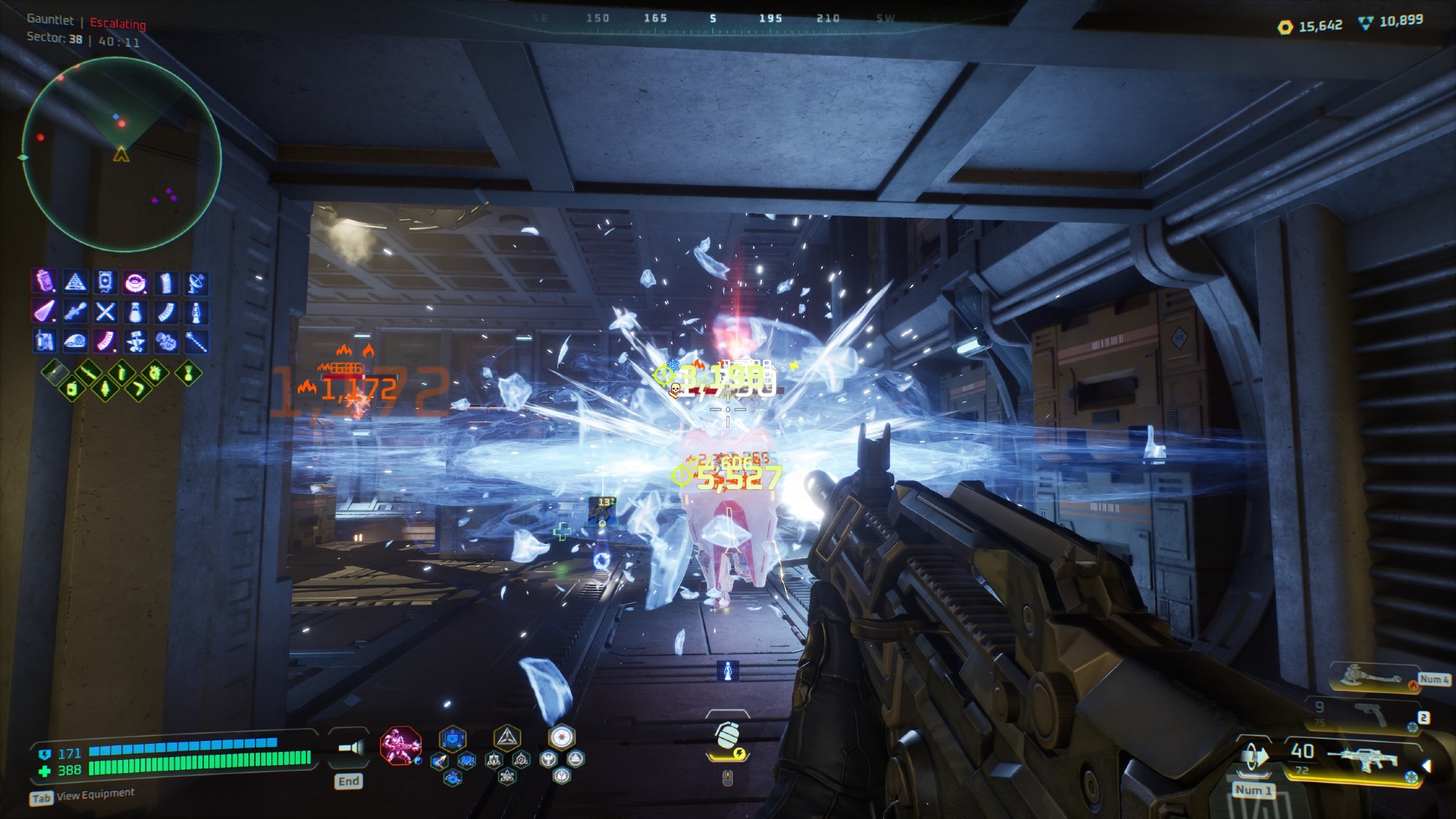Viewport: 1456px width, 819px height.
Task: Click the circular radar minimap
Action: 122,154
